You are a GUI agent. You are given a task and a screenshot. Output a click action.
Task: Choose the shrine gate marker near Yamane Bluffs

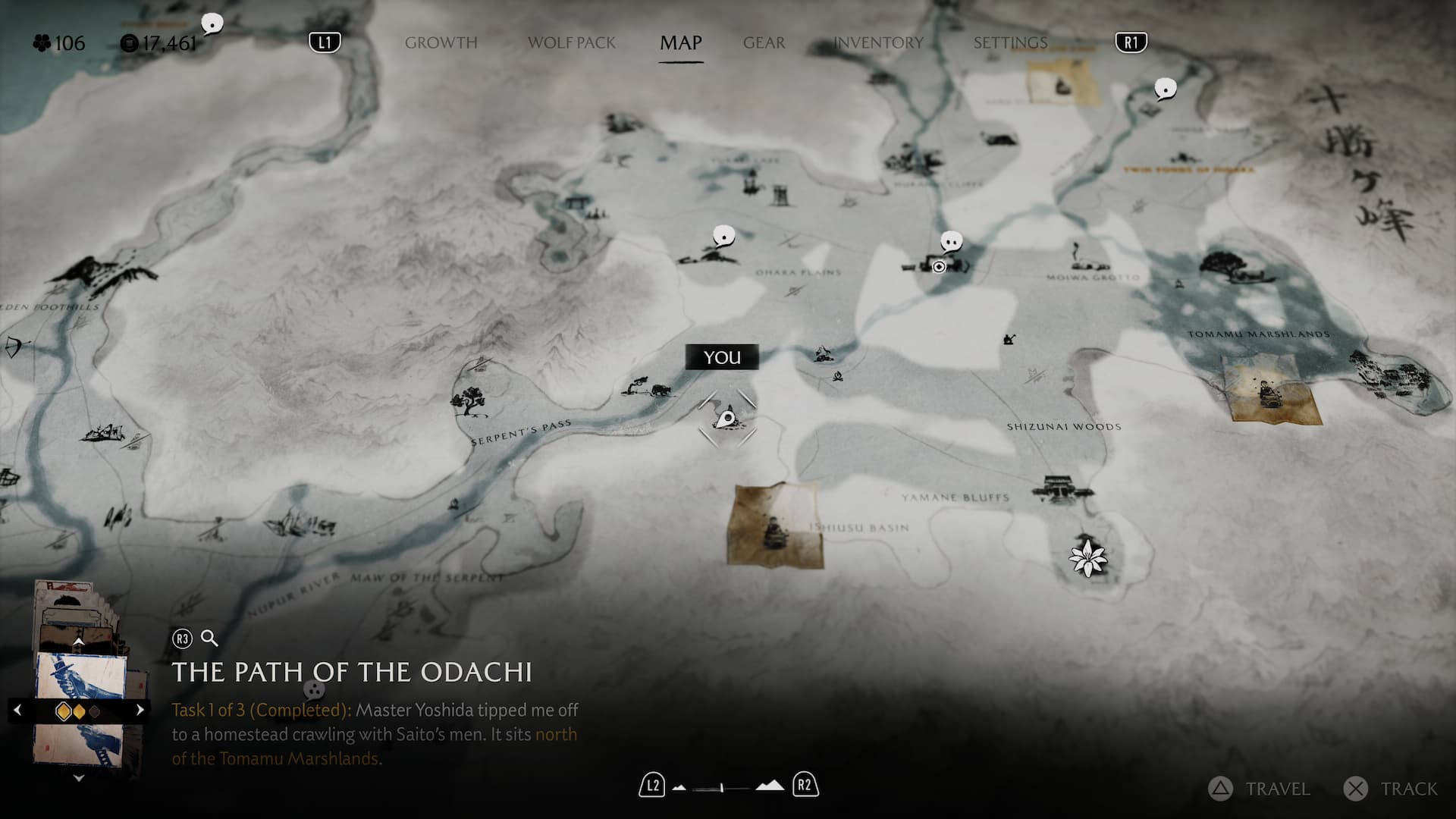1057,488
